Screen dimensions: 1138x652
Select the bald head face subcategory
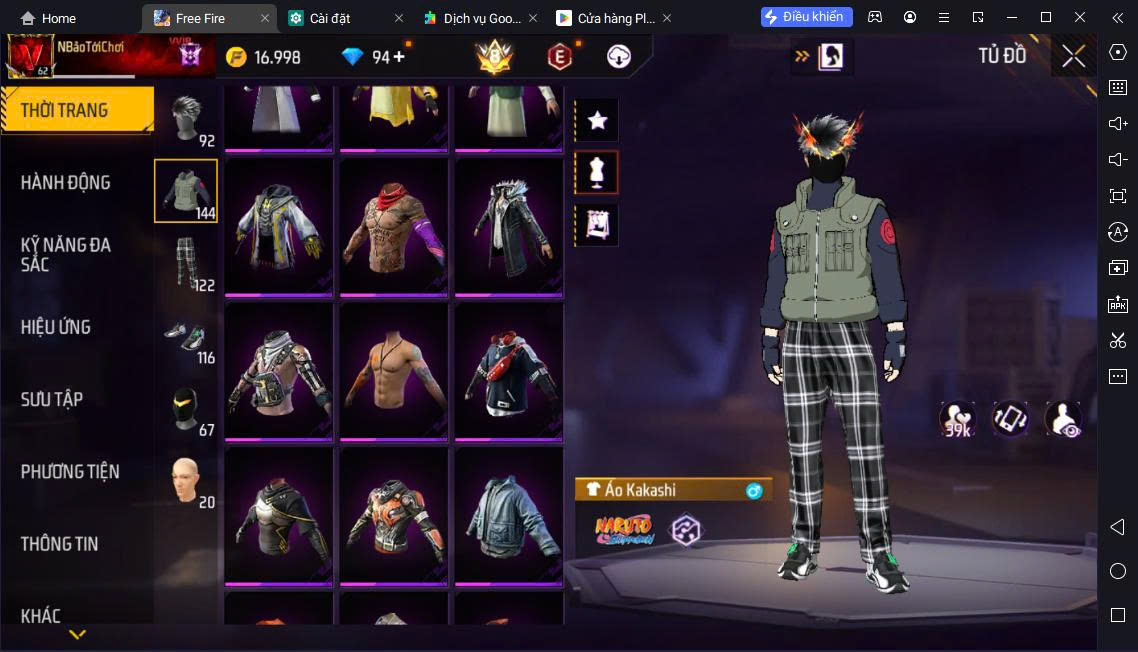pyautogui.click(x=185, y=481)
